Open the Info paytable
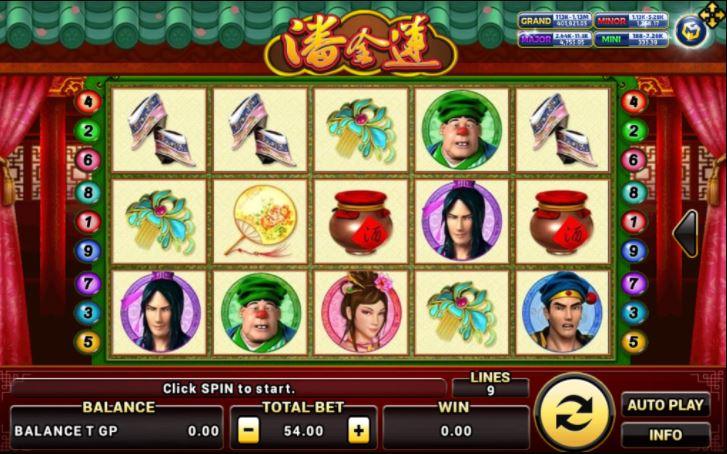This screenshot has height=454, width=727. (x=666, y=435)
